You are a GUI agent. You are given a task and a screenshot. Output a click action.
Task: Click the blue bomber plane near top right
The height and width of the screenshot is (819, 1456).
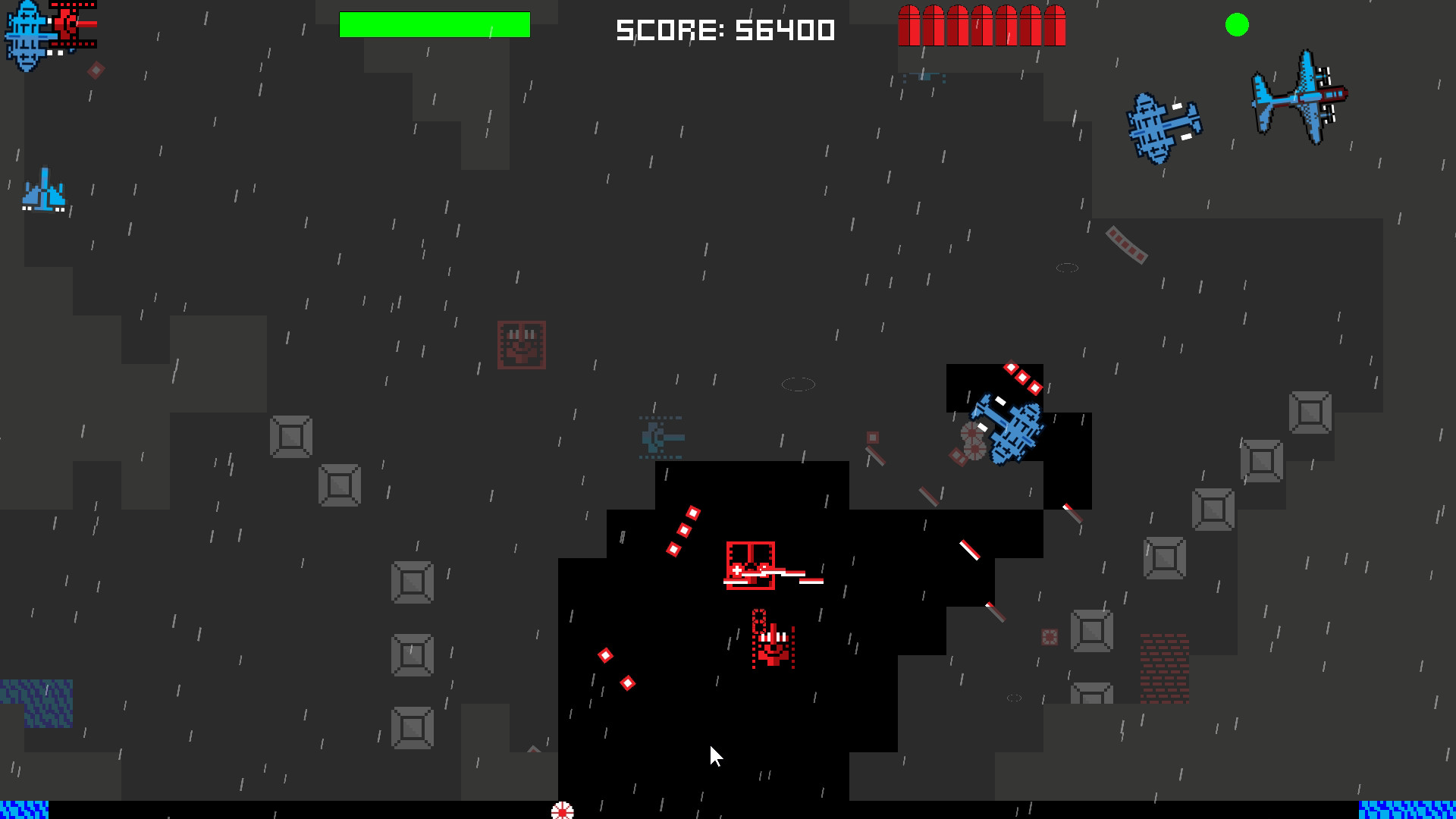[1166, 125]
